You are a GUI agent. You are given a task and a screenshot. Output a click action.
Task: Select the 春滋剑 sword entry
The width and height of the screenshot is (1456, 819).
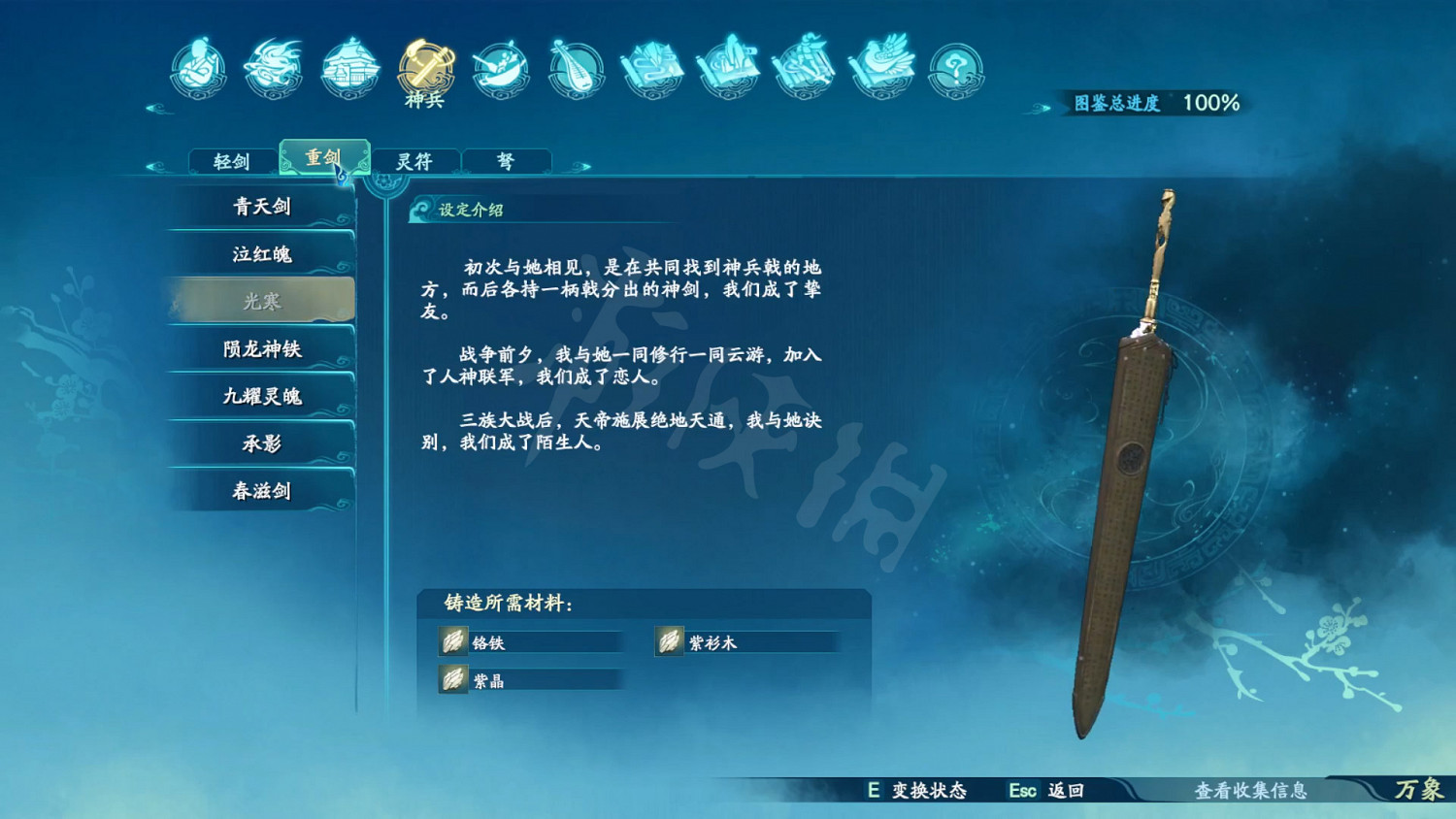[x=260, y=491]
